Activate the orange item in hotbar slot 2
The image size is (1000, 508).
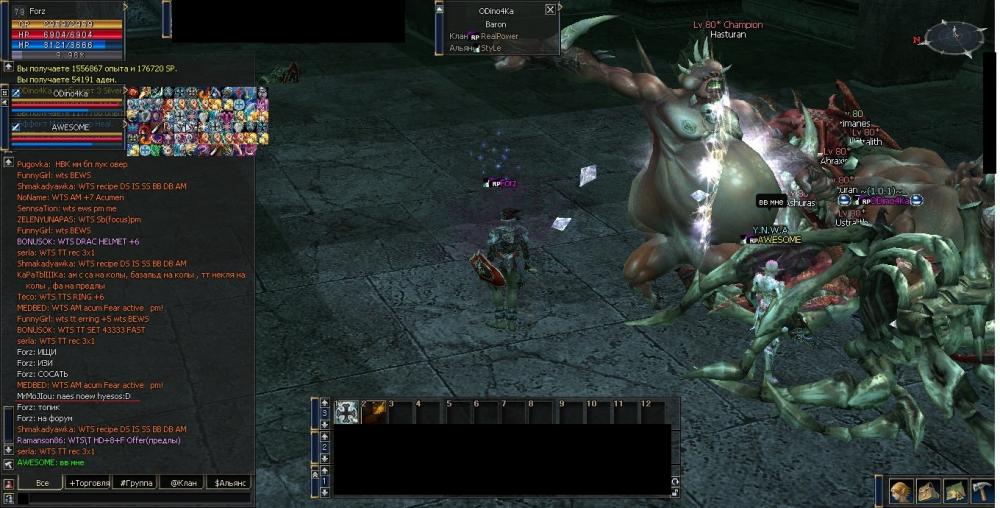[374, 411]
